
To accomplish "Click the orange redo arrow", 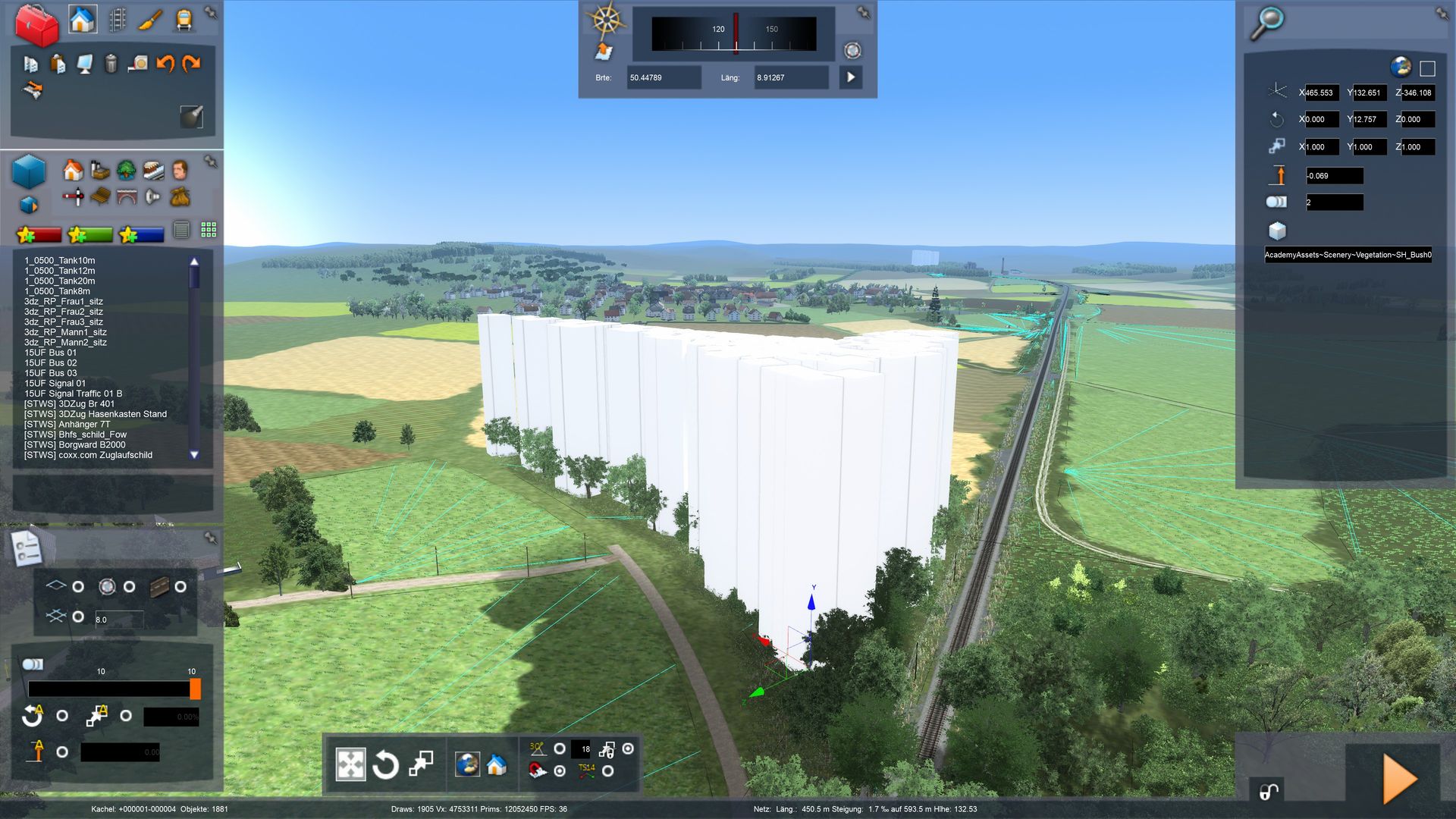I will tap(191, 64).
